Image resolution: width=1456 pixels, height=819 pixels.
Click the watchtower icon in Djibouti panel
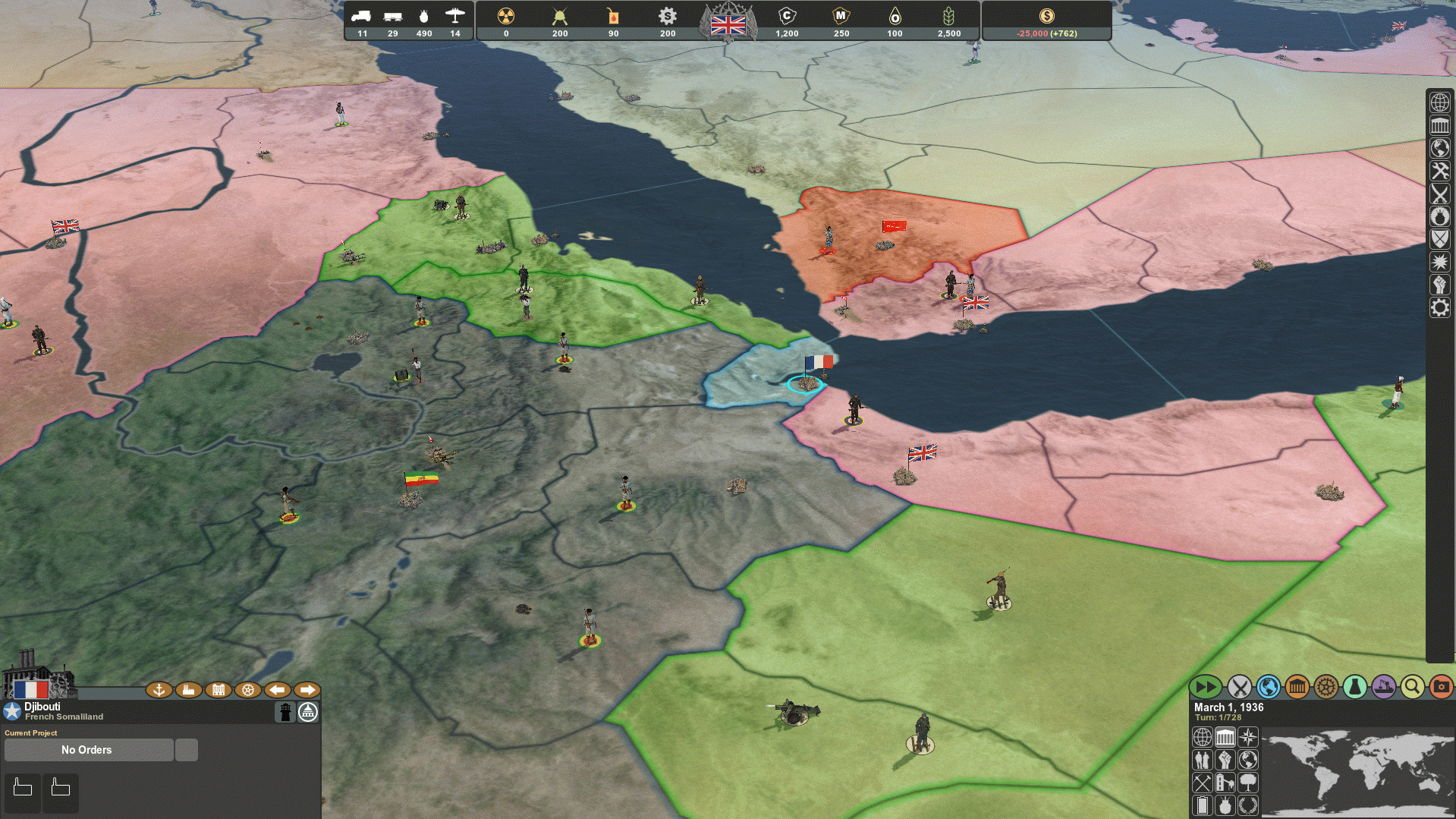coord(285,712)
